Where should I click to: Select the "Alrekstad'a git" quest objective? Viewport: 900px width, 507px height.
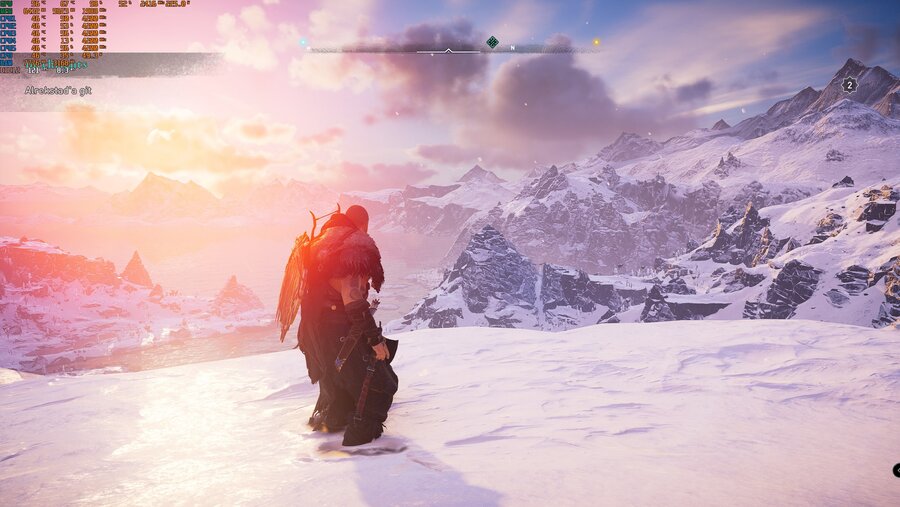tap(55, 90)
